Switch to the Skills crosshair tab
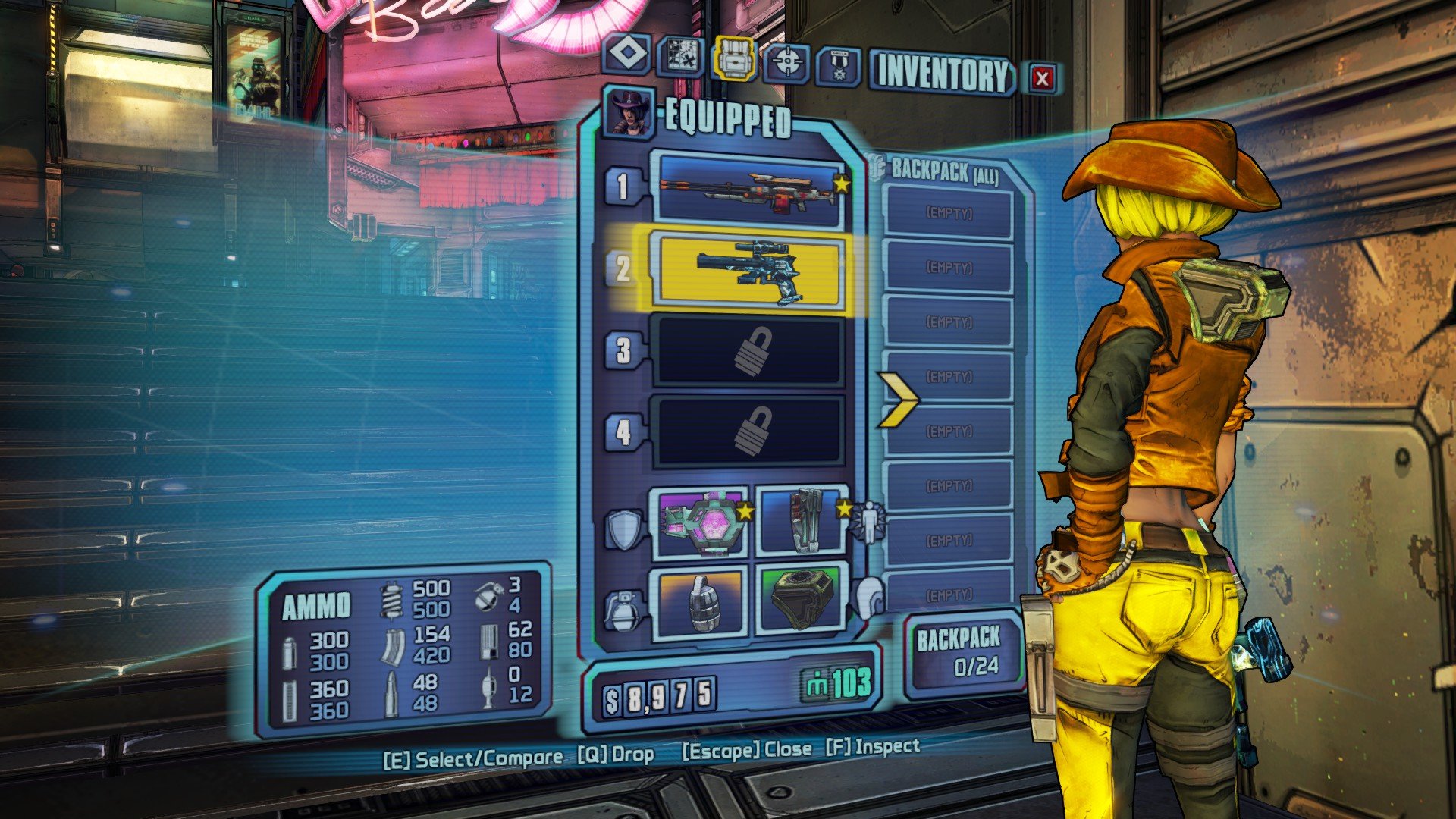This screenshot has width=1456, height=819. click(787, 64)
